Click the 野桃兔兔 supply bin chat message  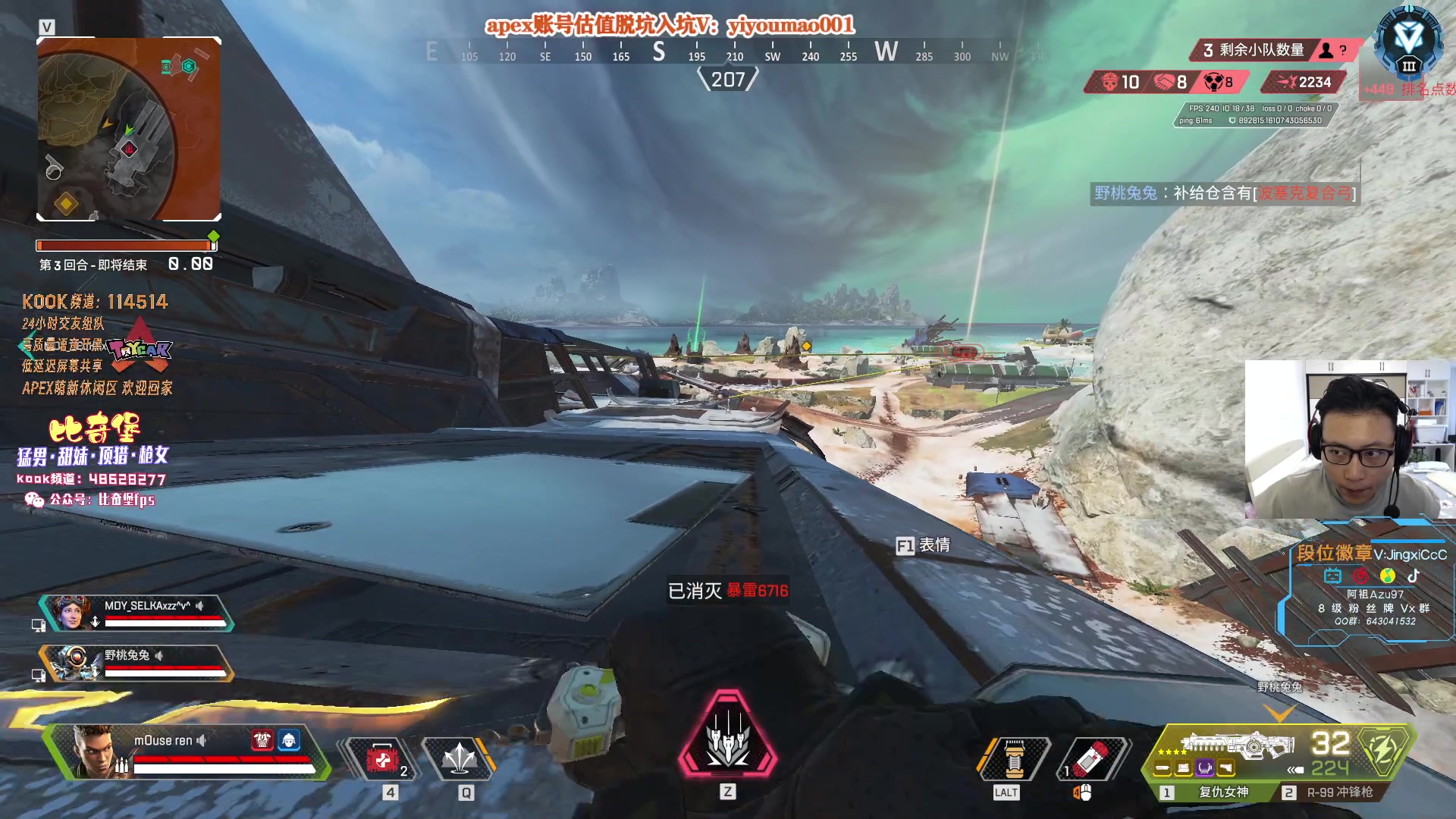click(1224, 193)
